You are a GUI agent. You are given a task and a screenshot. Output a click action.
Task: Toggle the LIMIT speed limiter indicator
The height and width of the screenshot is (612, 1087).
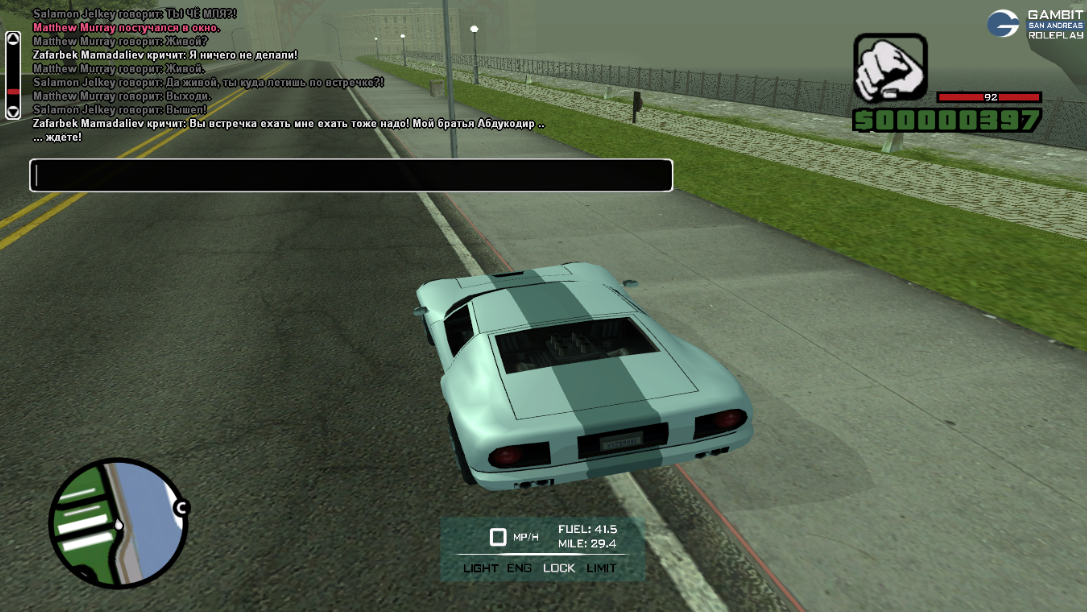(601, 568)
